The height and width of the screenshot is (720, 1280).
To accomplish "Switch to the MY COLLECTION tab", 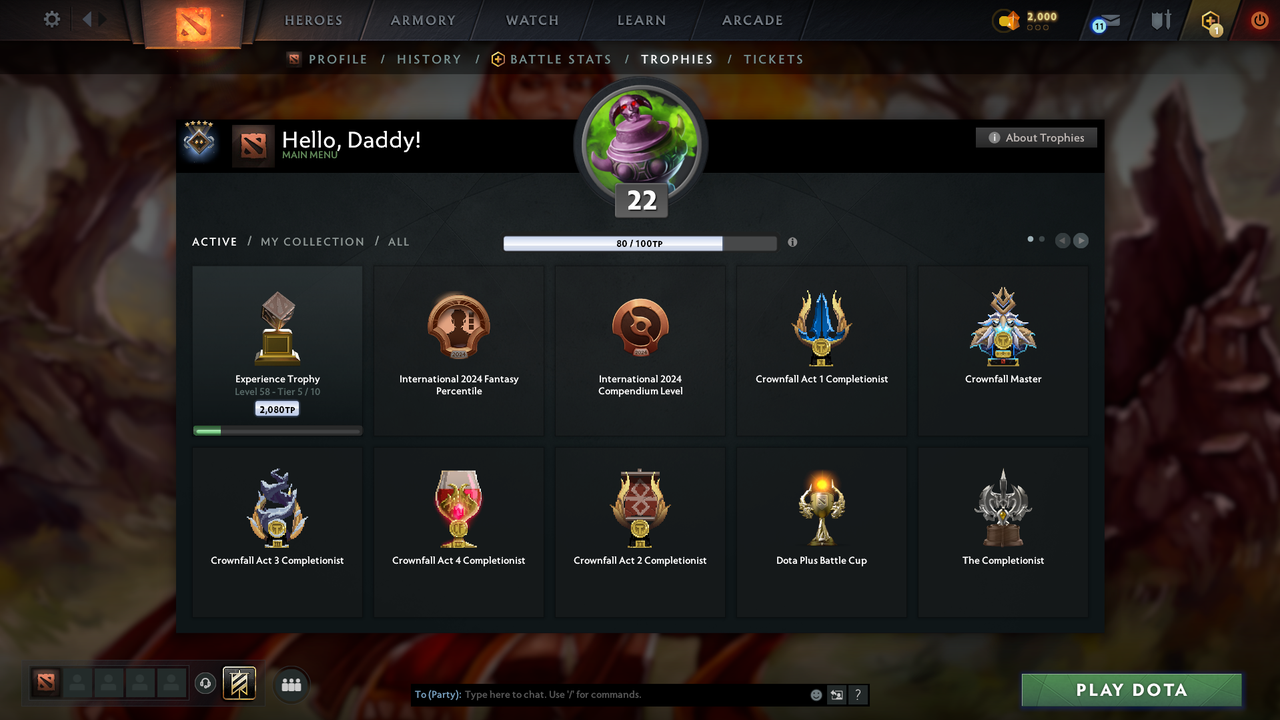I will coord(312,241).
